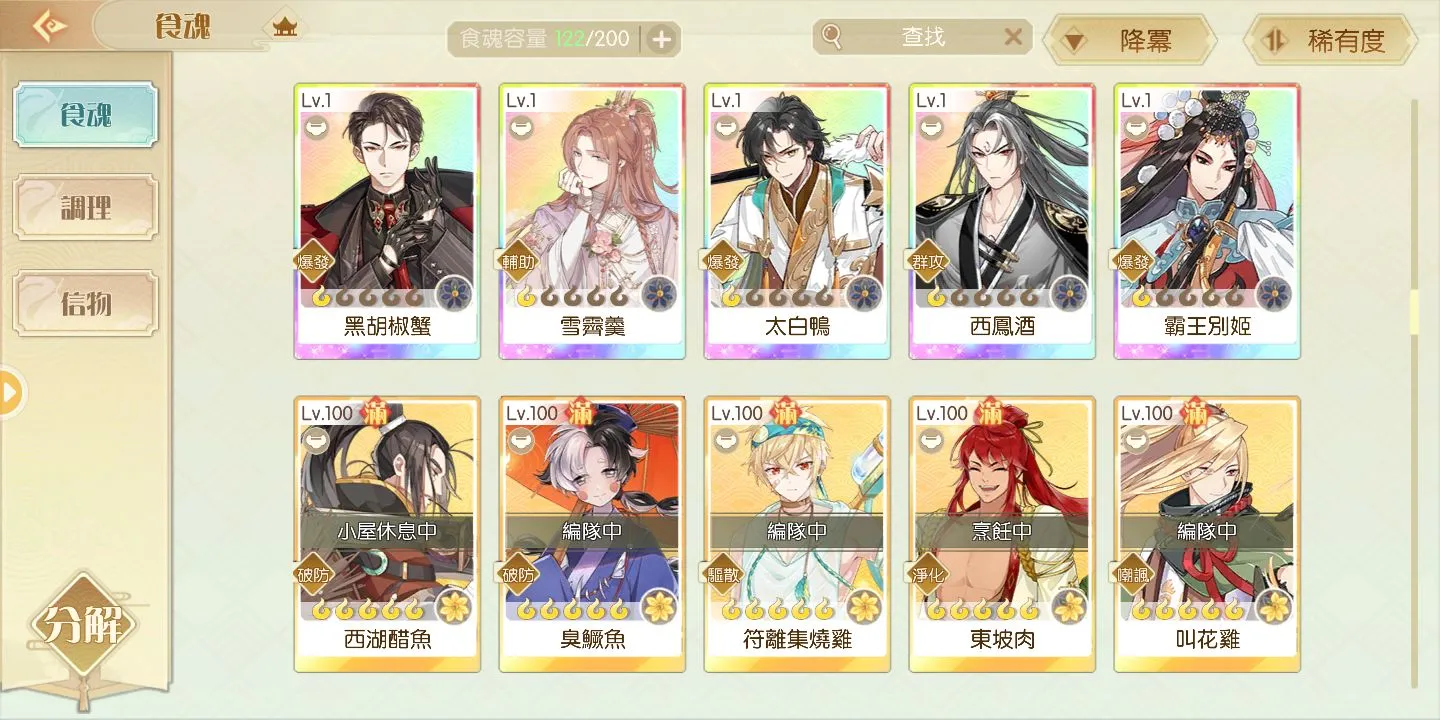
Task: Open the 霸王別姬 card
Action: pyautogui.click(x=1207, y=221)
